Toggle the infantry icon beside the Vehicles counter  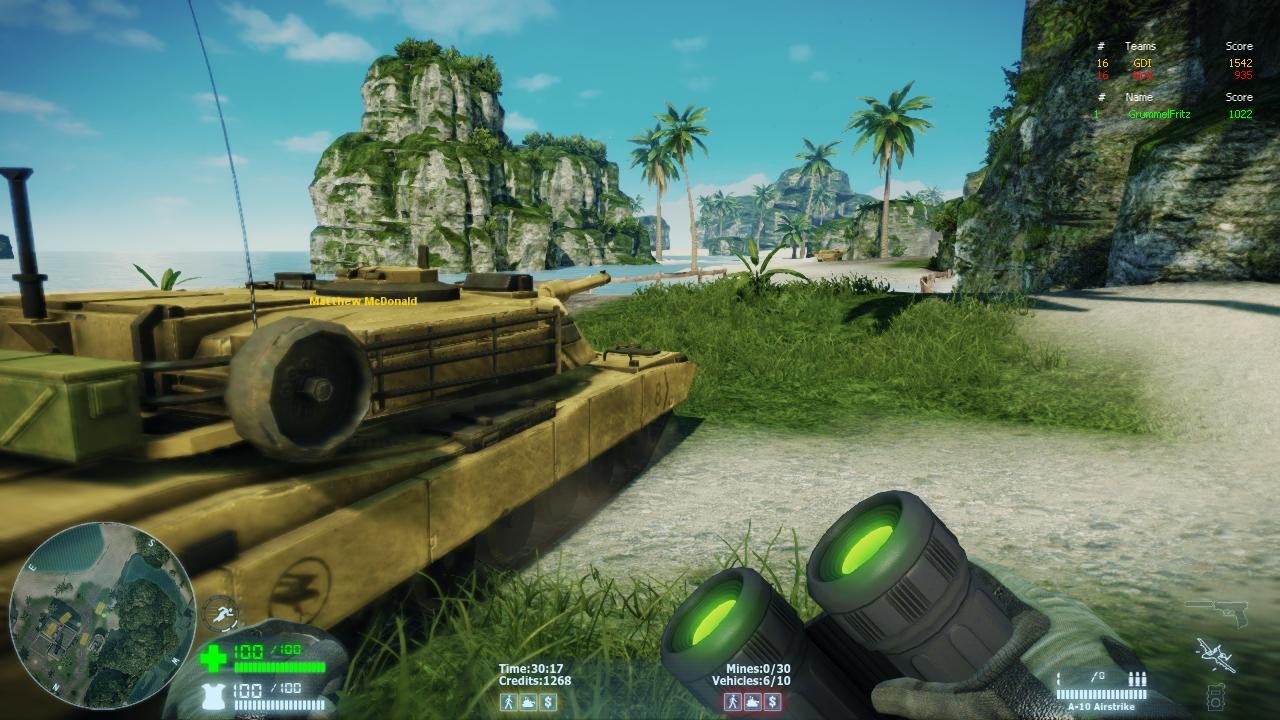[732, 702]
